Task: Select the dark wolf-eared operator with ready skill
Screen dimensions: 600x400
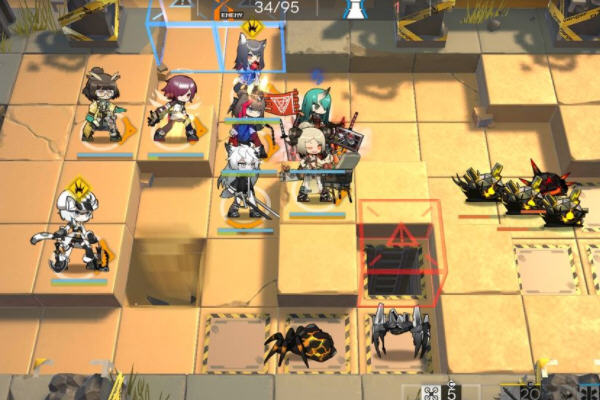Action: tap(250, 58)
